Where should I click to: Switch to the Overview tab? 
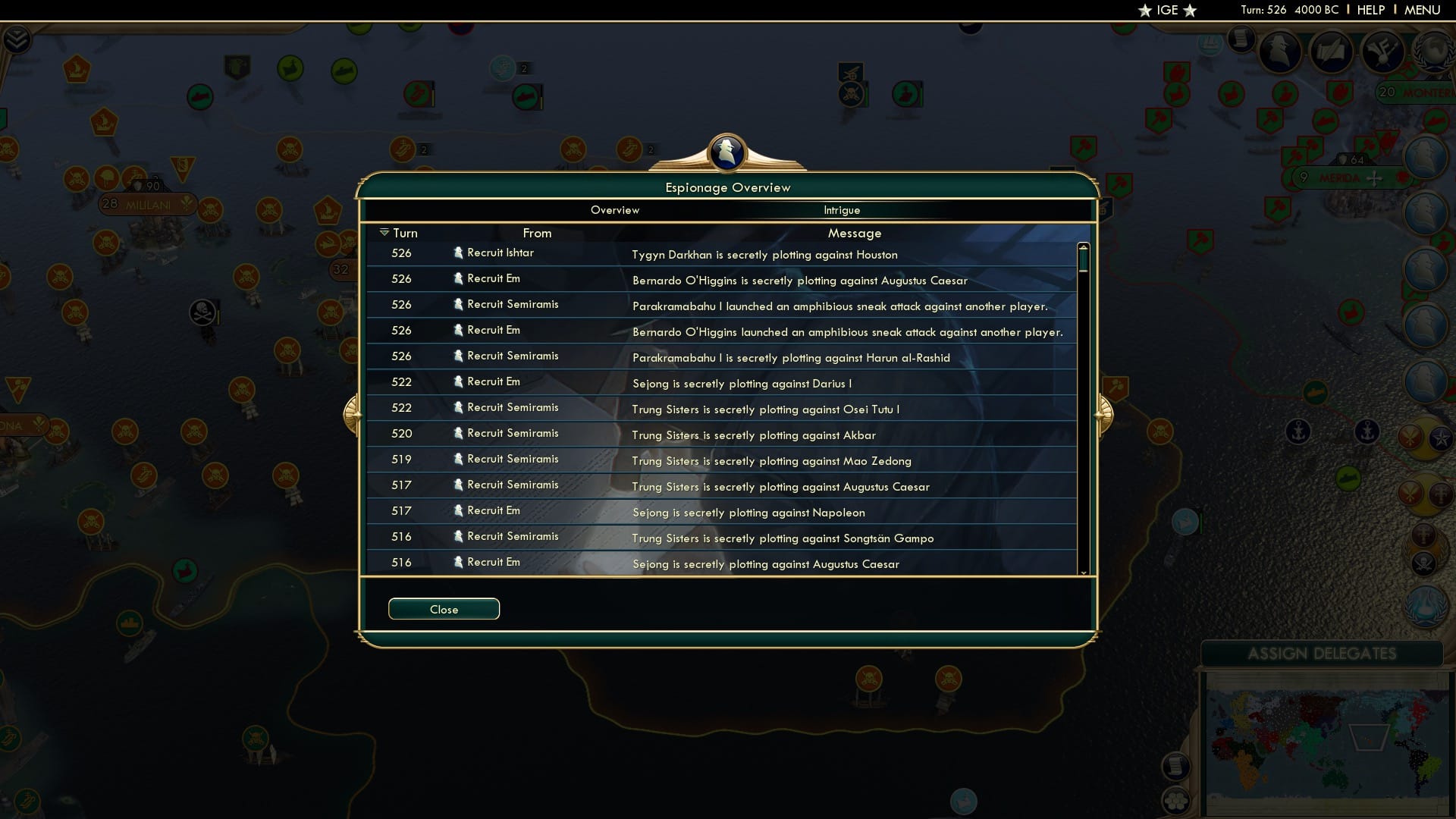point(615,210)
